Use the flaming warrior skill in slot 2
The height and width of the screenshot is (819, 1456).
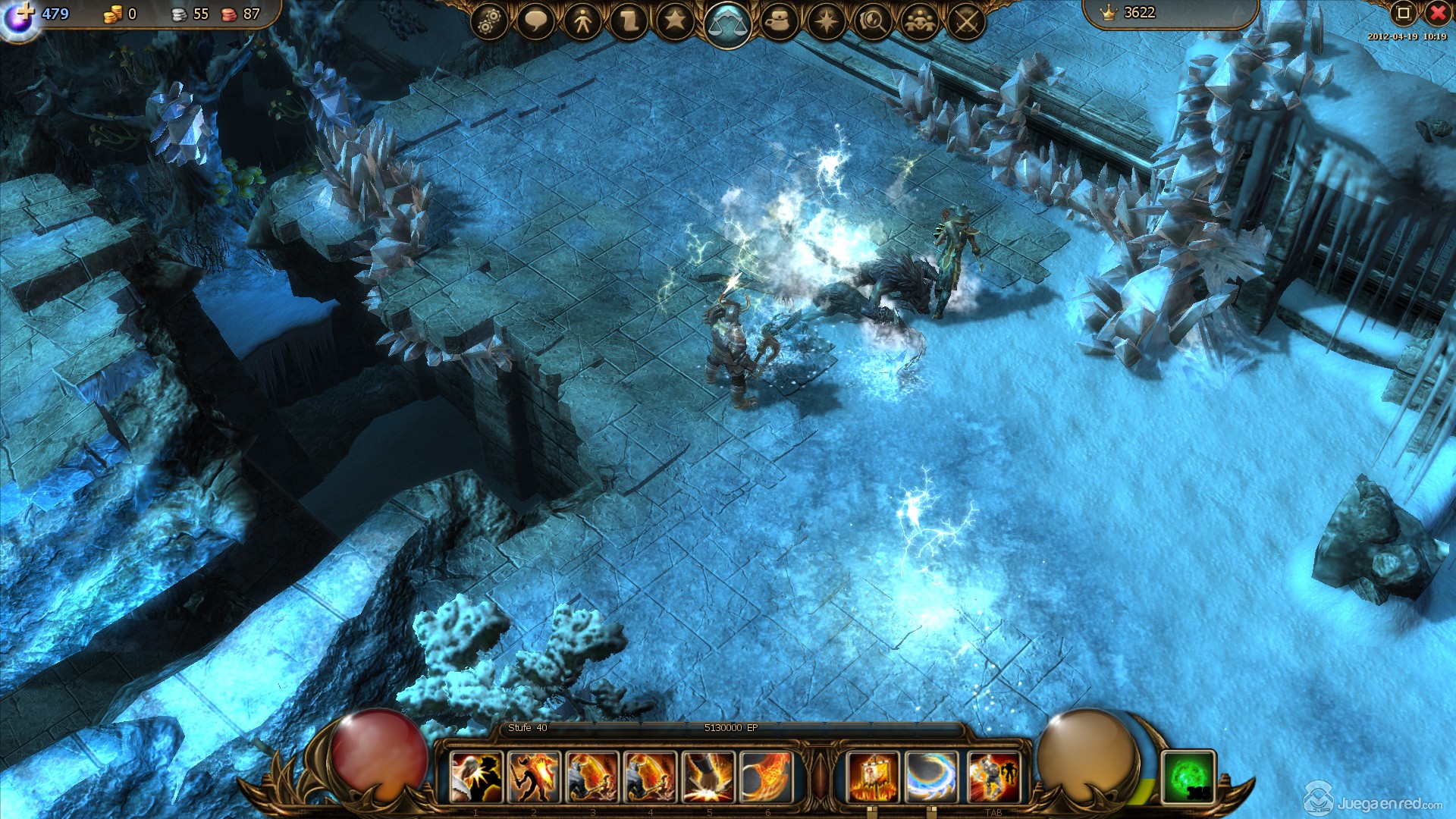pyautogui.click(x=534, y=777)
